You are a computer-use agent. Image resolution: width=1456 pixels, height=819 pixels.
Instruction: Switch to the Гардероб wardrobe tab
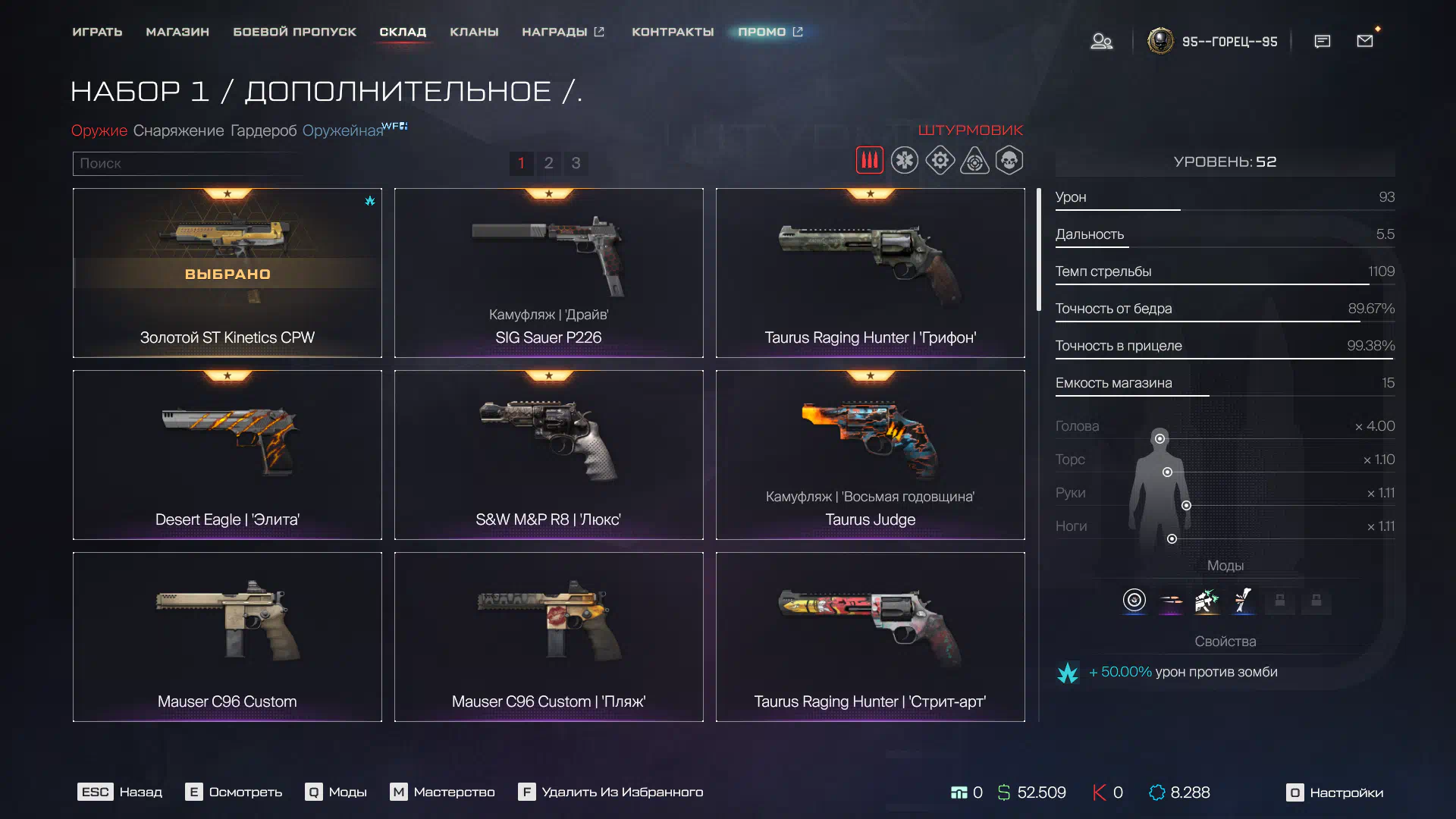coord(263,130)
